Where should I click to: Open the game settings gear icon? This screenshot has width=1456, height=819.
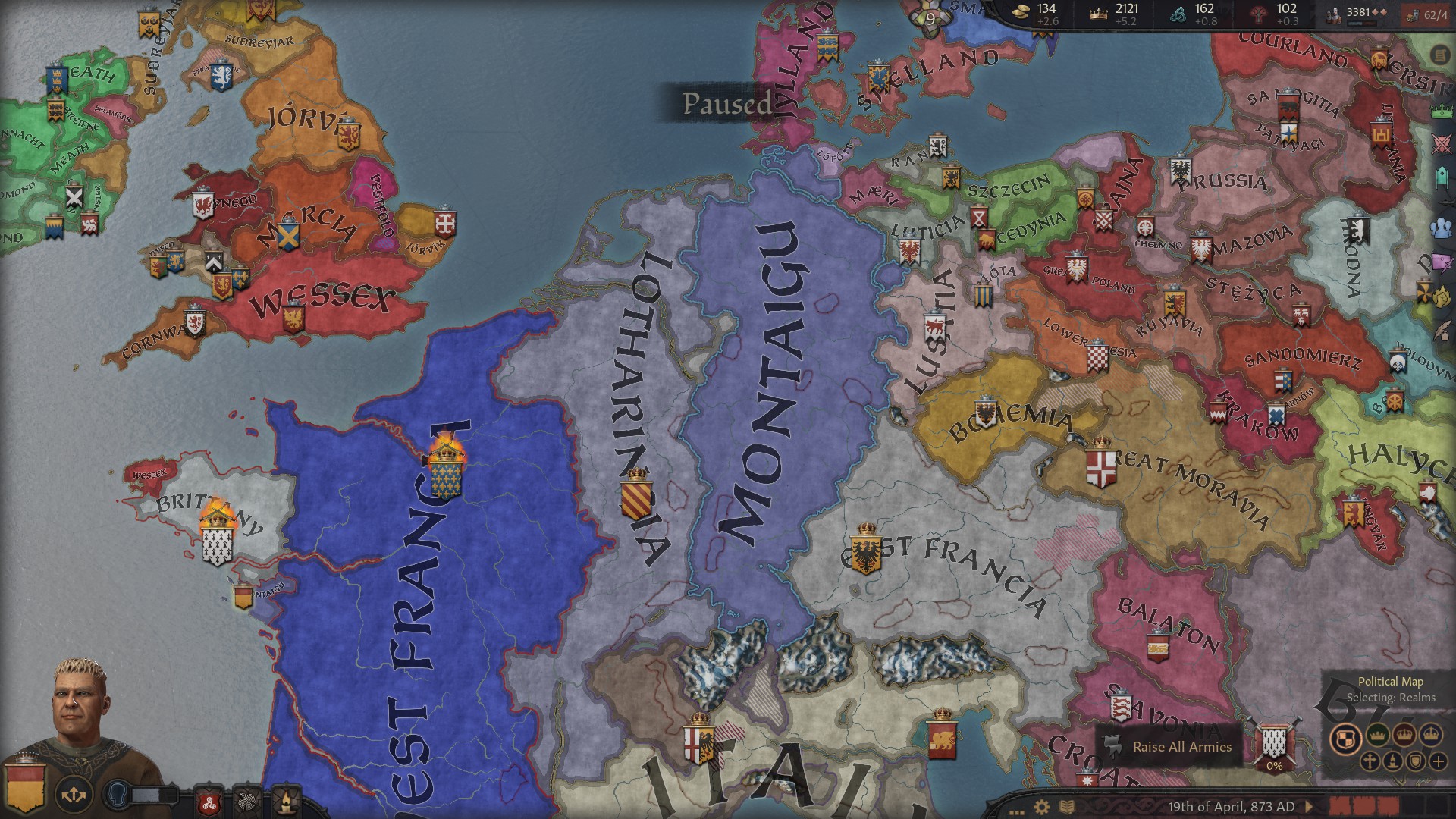click(1042, 808)
